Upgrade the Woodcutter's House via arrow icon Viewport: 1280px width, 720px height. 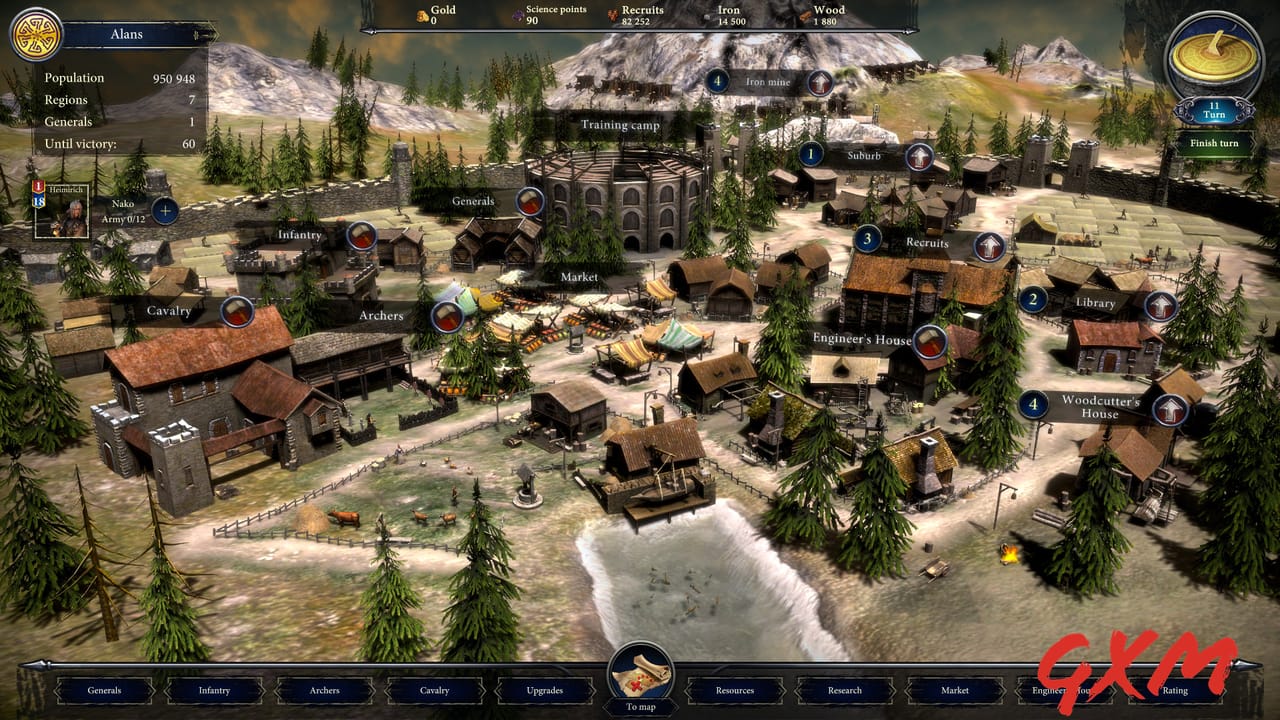click(x=1169, y=409)
